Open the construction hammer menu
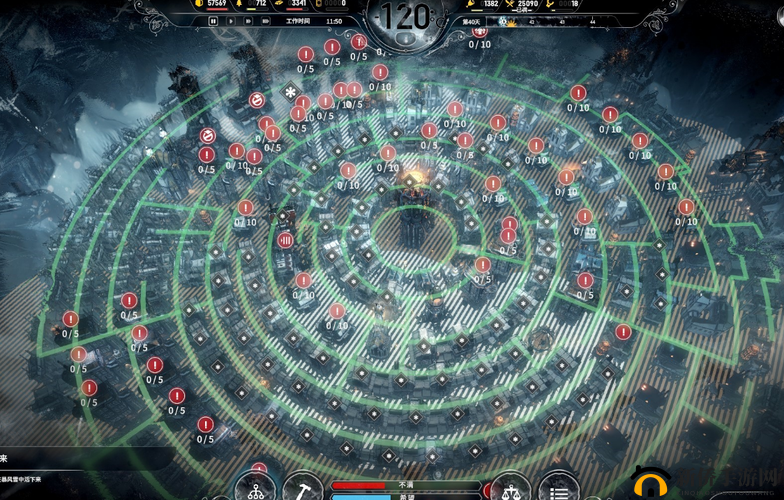The width and height of the screenshot is (784, 500). [303, 489]
